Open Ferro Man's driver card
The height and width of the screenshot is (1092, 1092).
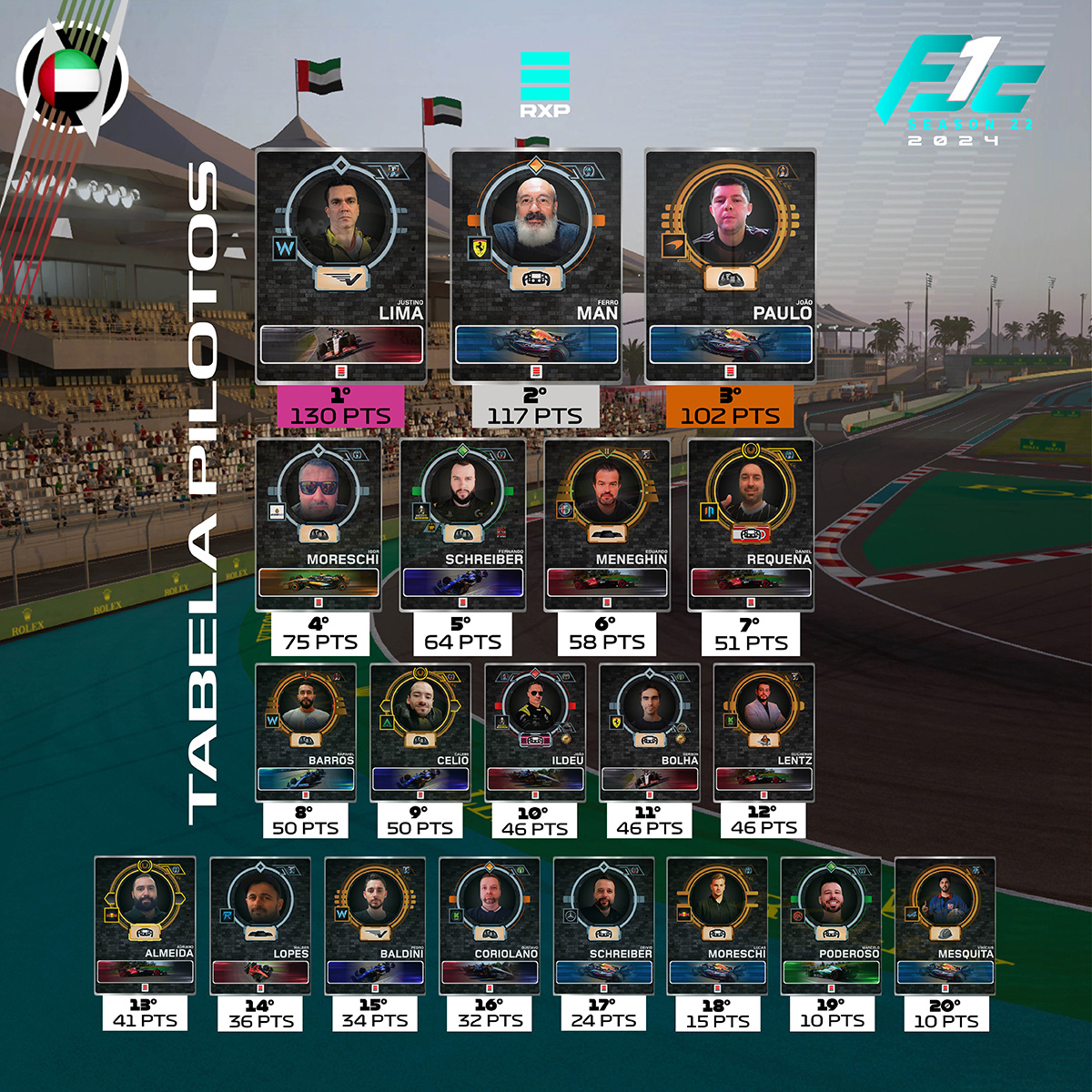pyautogui.click(x=536, y=266)
